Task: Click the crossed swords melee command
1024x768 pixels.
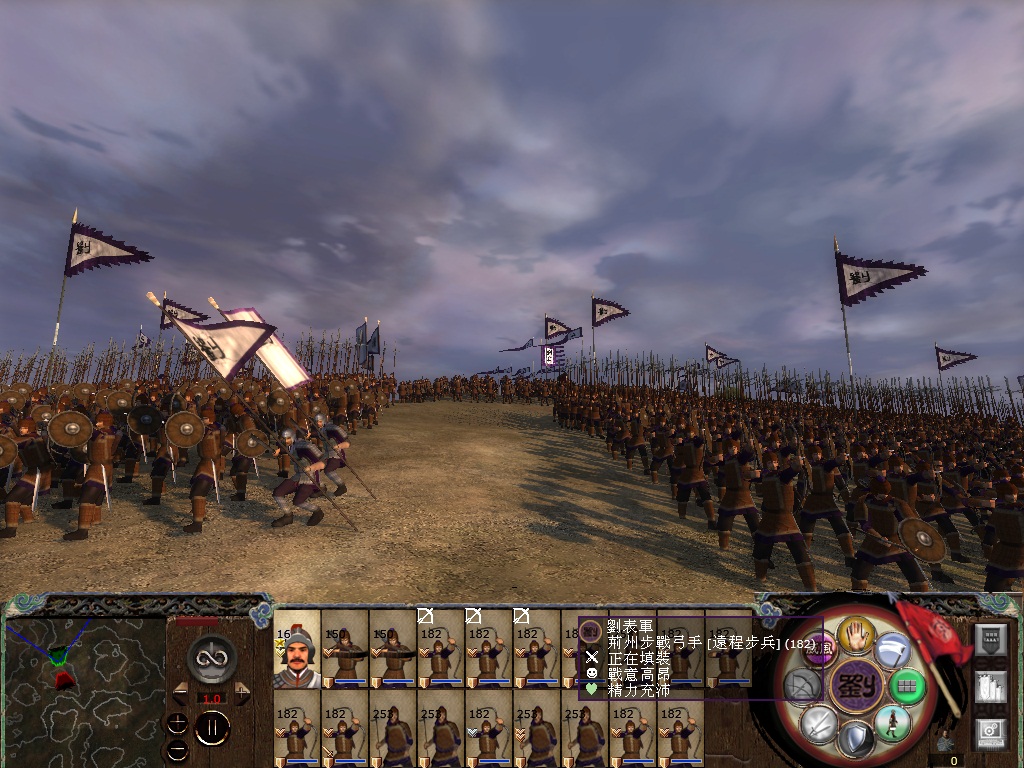Action: coord(817,723)
